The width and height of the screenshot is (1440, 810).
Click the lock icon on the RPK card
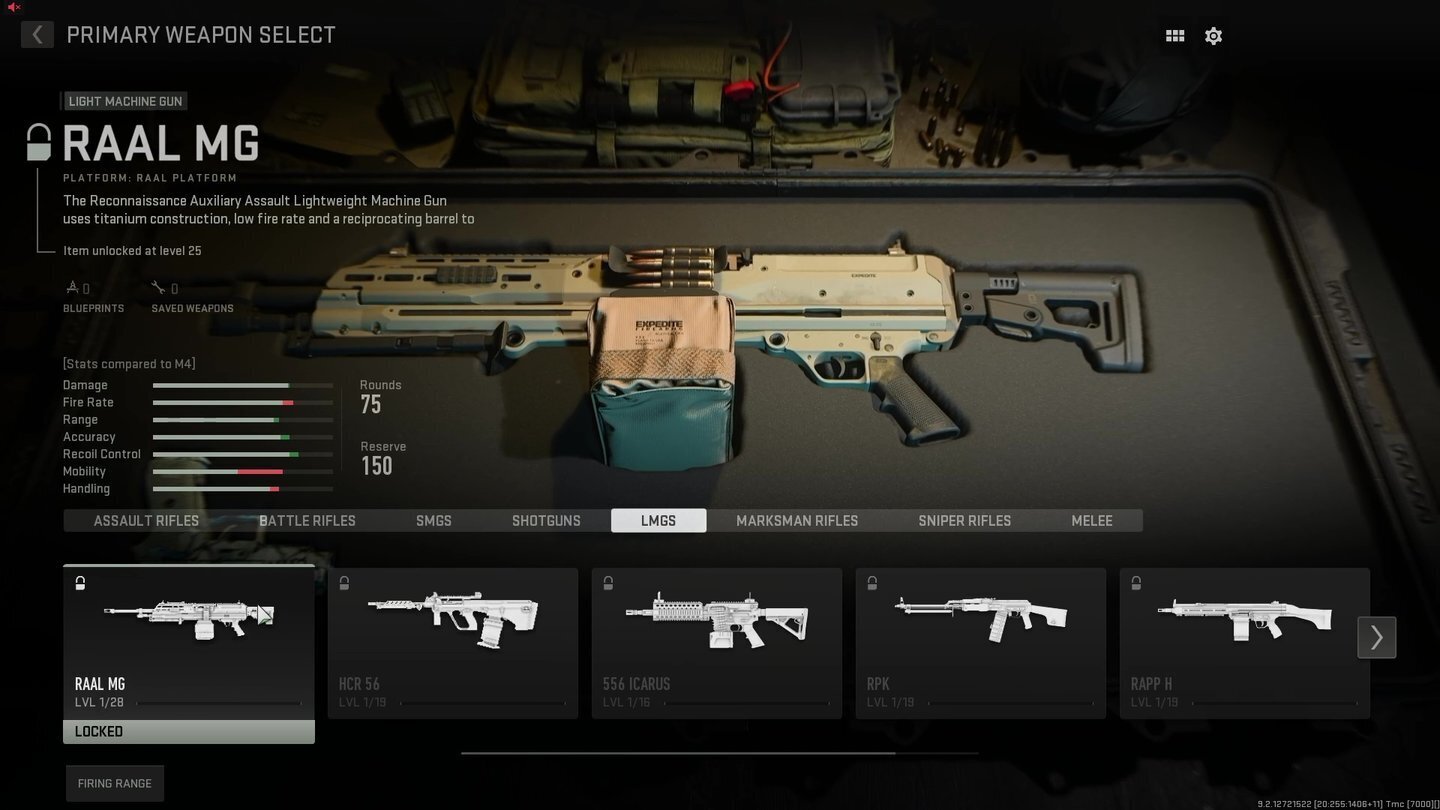click(872, 583)
